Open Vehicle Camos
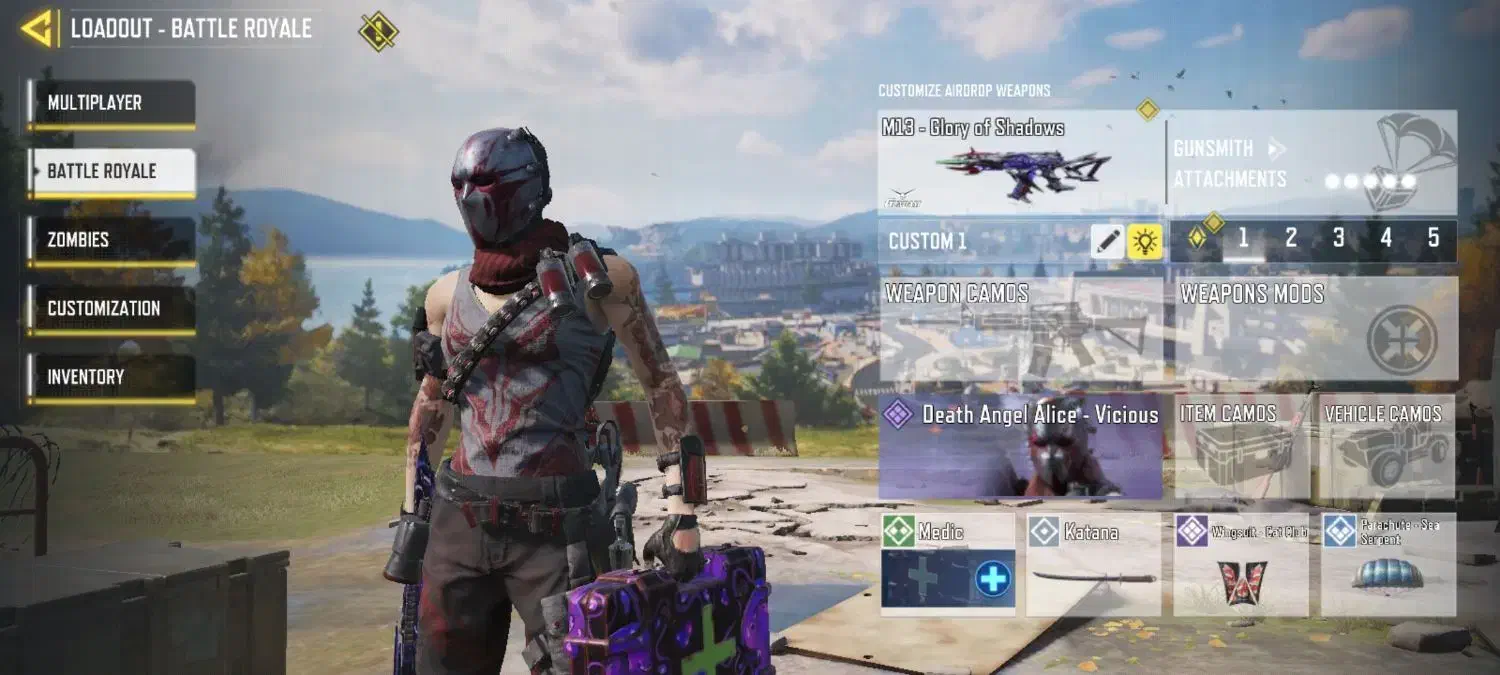 click(1386, 446)
